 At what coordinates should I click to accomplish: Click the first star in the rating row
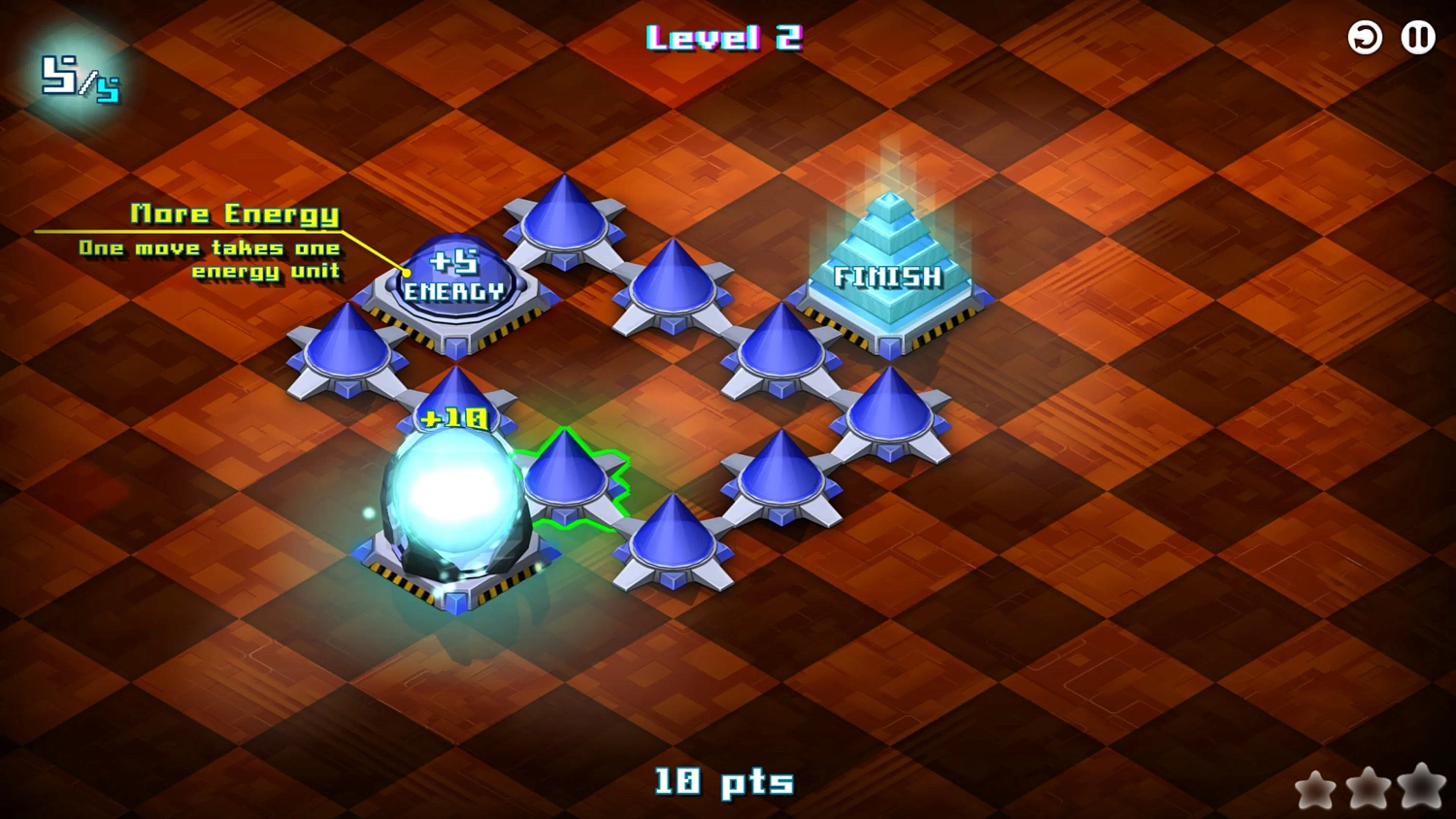(1317, 790)
